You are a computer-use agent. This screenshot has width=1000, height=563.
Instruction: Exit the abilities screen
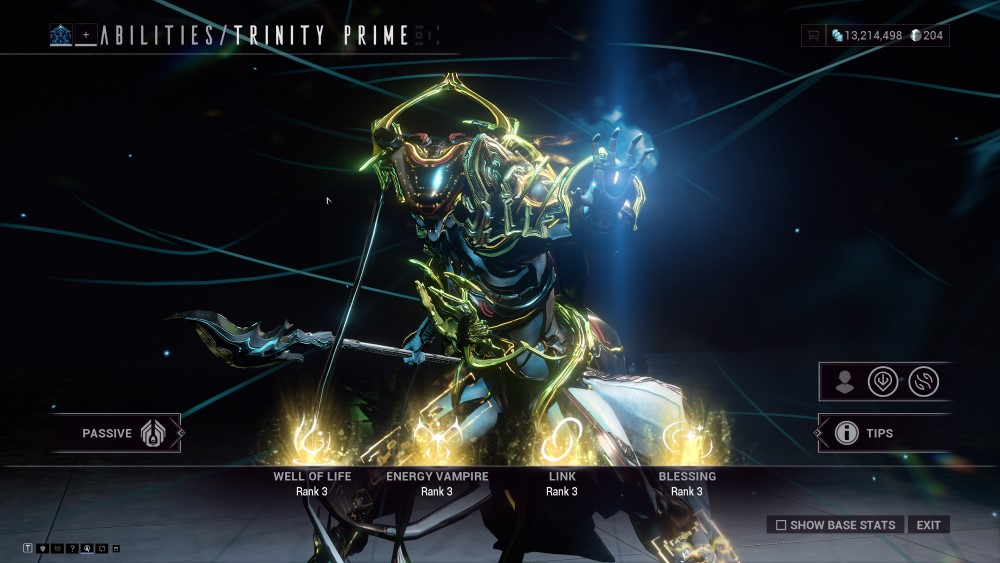tap(928, 525)
